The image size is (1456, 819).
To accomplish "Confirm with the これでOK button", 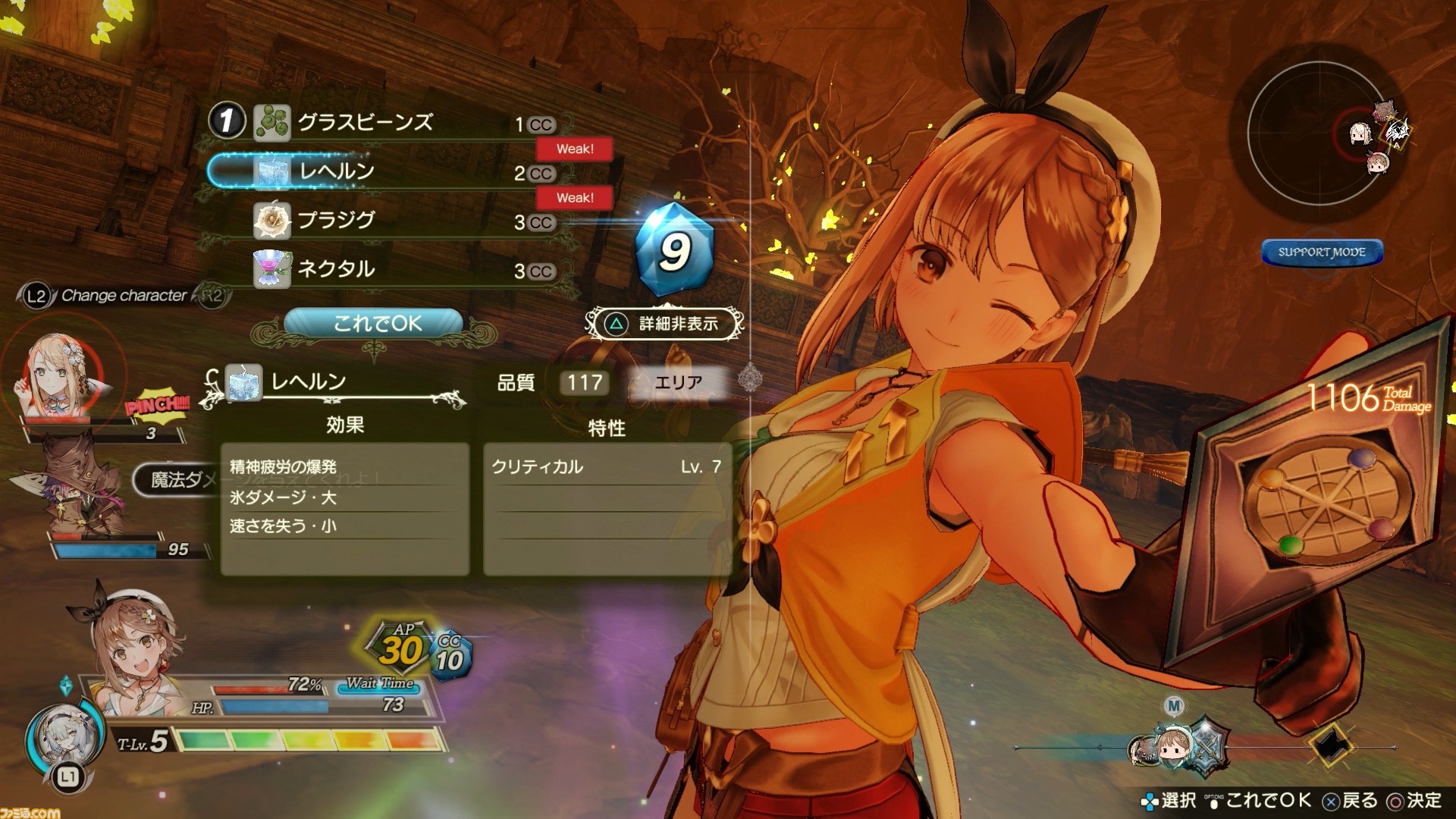I will point(374,324).
